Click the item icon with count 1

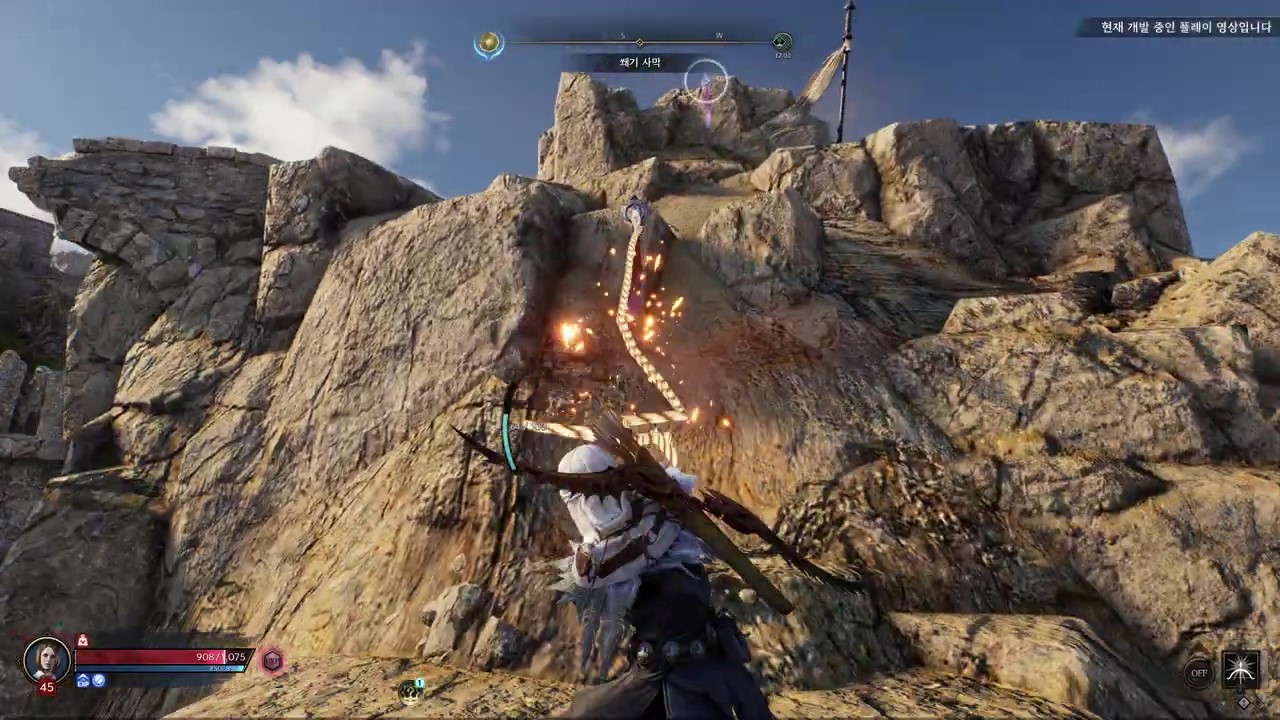[410, 690]
